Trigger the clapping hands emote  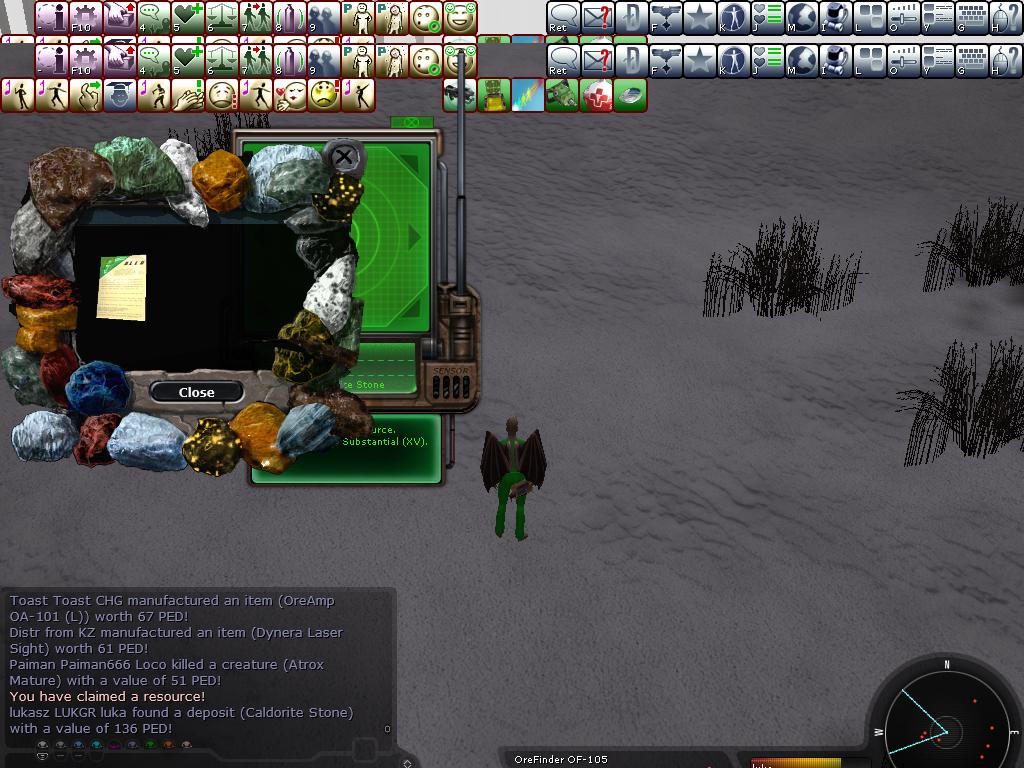[188, 96]
